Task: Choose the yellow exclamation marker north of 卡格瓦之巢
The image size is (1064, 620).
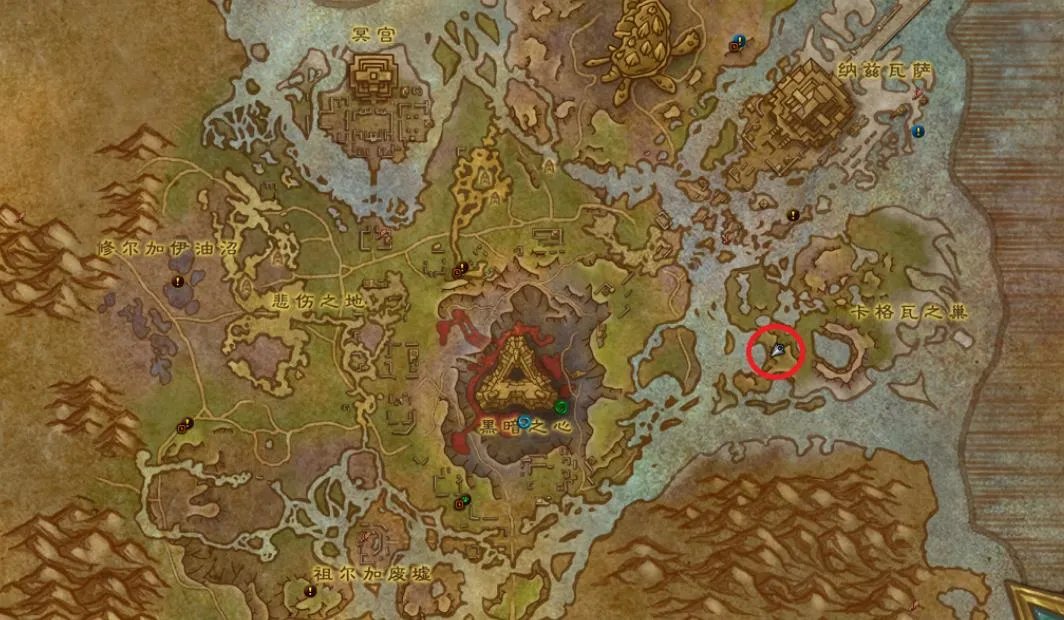Action: [793, 214]
